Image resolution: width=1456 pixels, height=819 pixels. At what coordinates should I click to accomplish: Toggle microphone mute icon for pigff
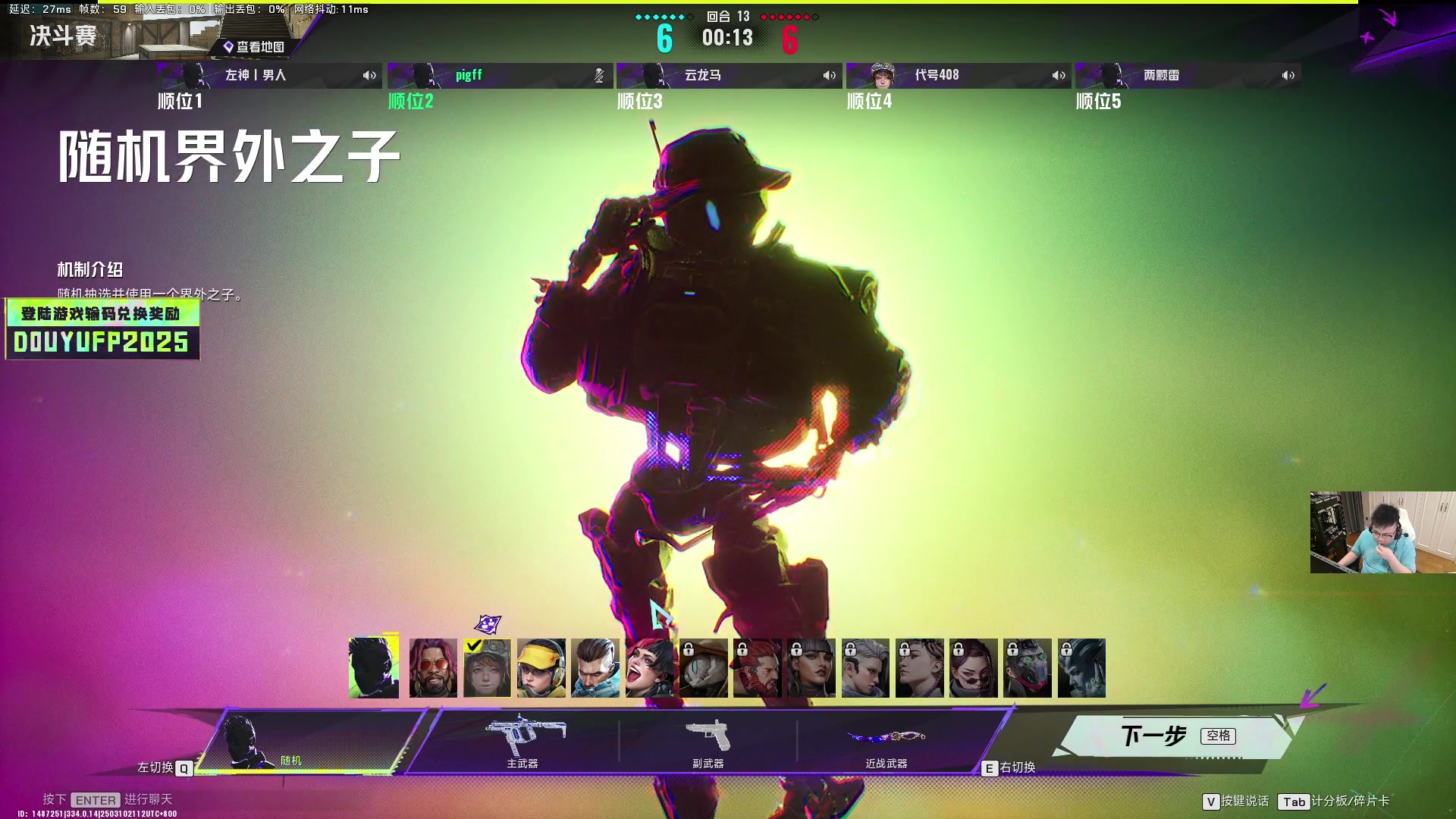[599, 75]
